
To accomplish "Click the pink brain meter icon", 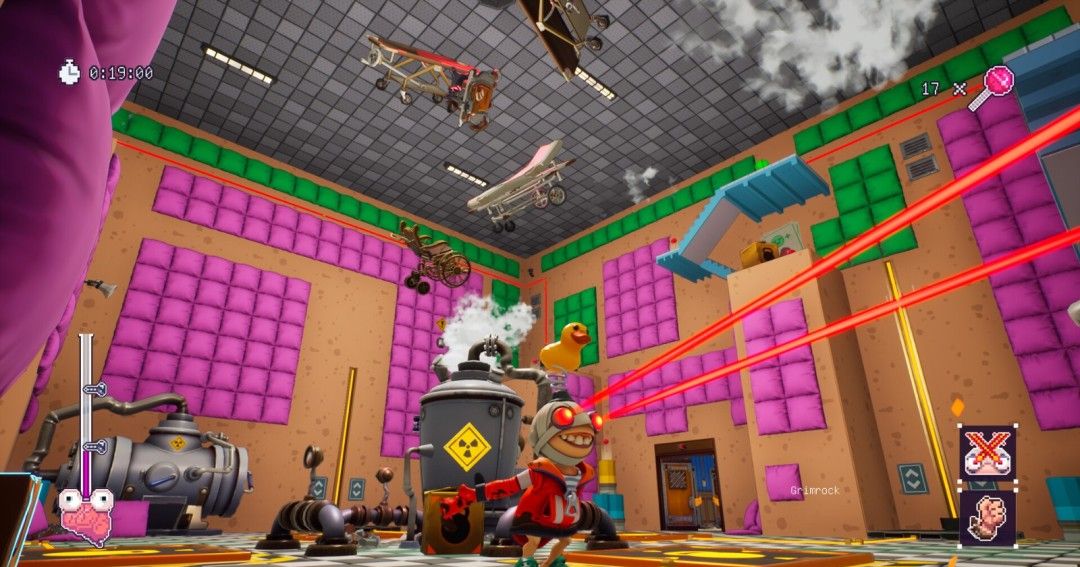I will coord(86,513).
